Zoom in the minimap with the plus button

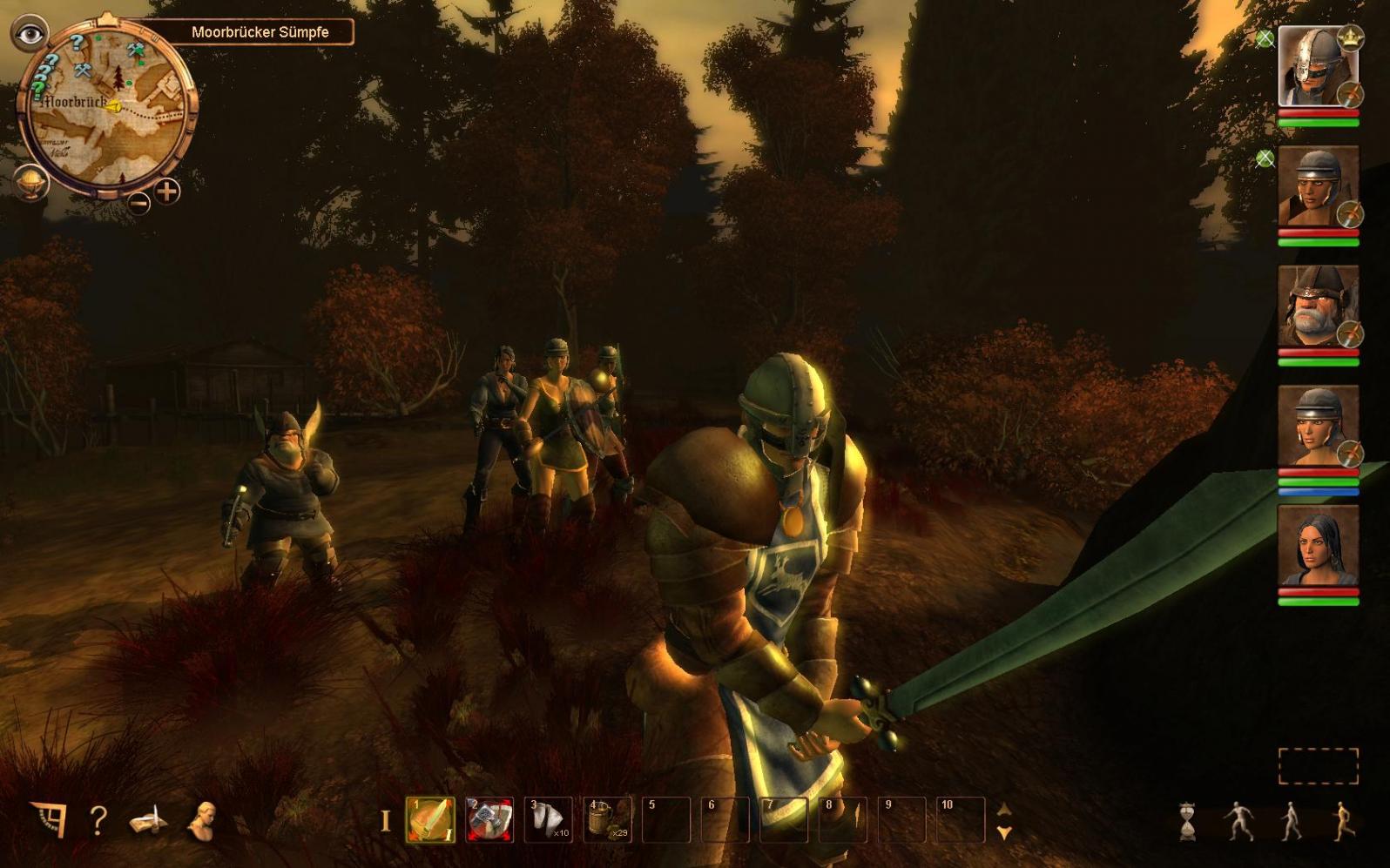click(167, 191)
